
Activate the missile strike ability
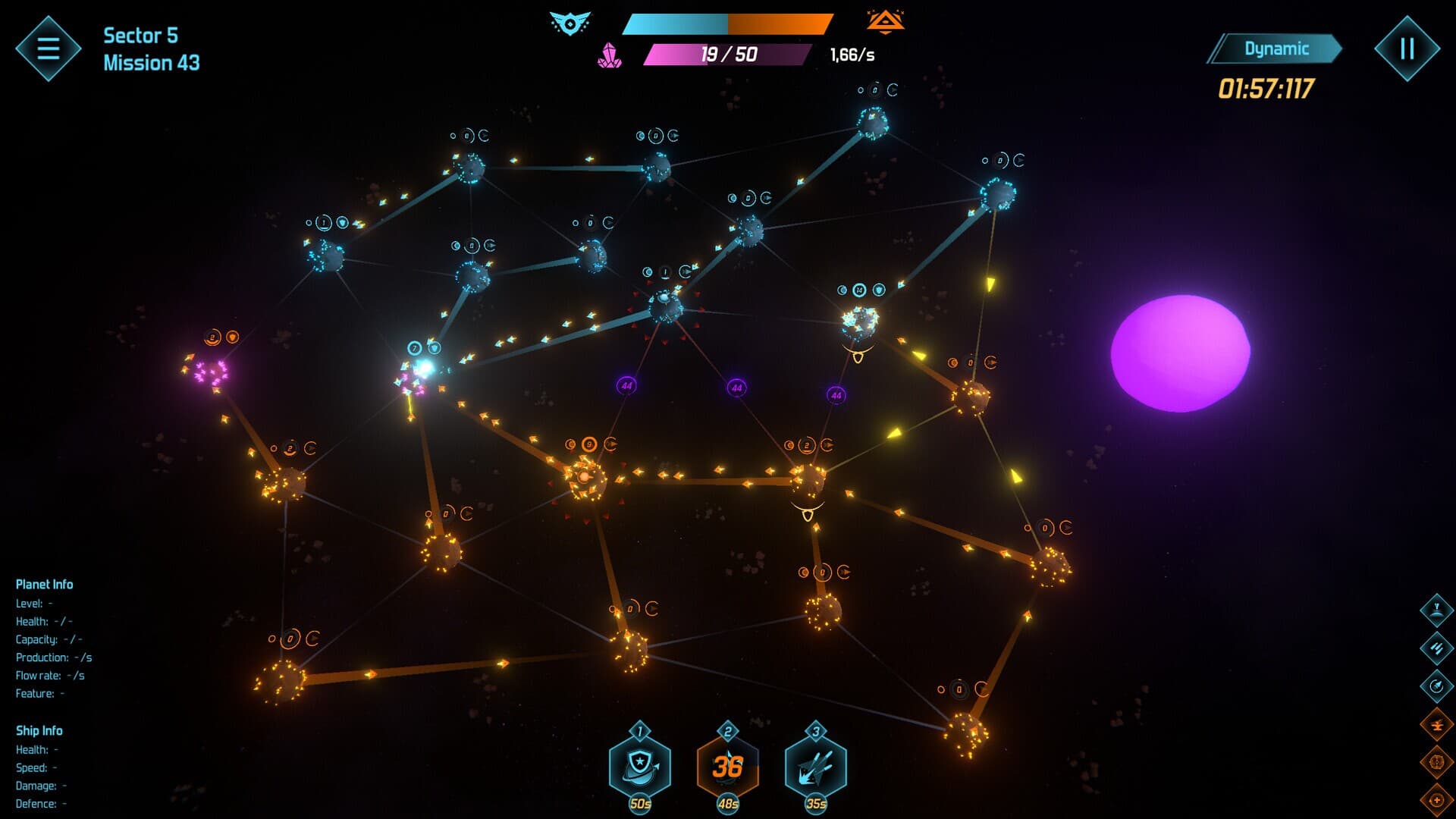816,767
